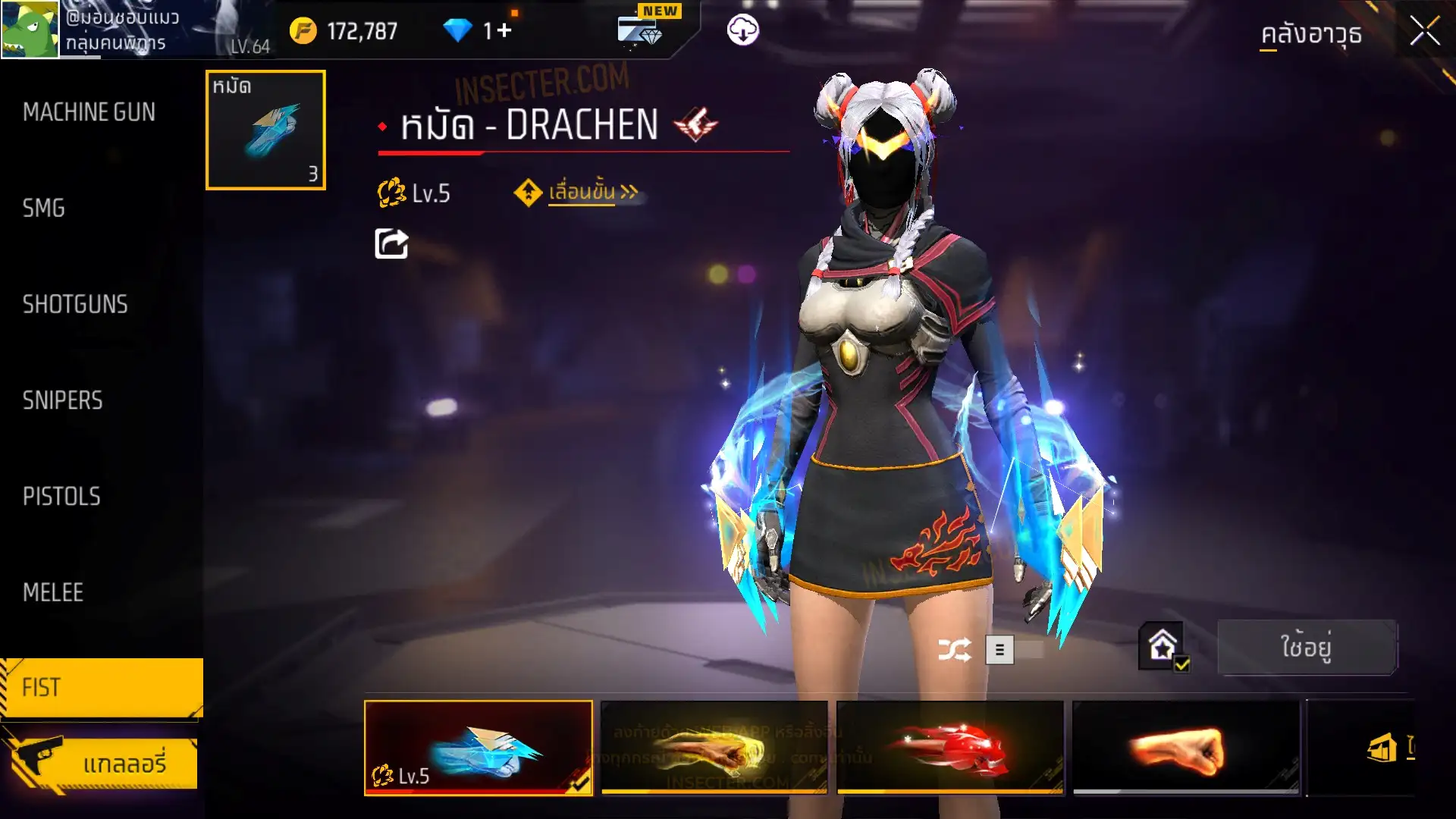Open the SHOTGUNS category
Viewport: 1456px width, 819px height.
pyautogui.click(x=75, y=304)
